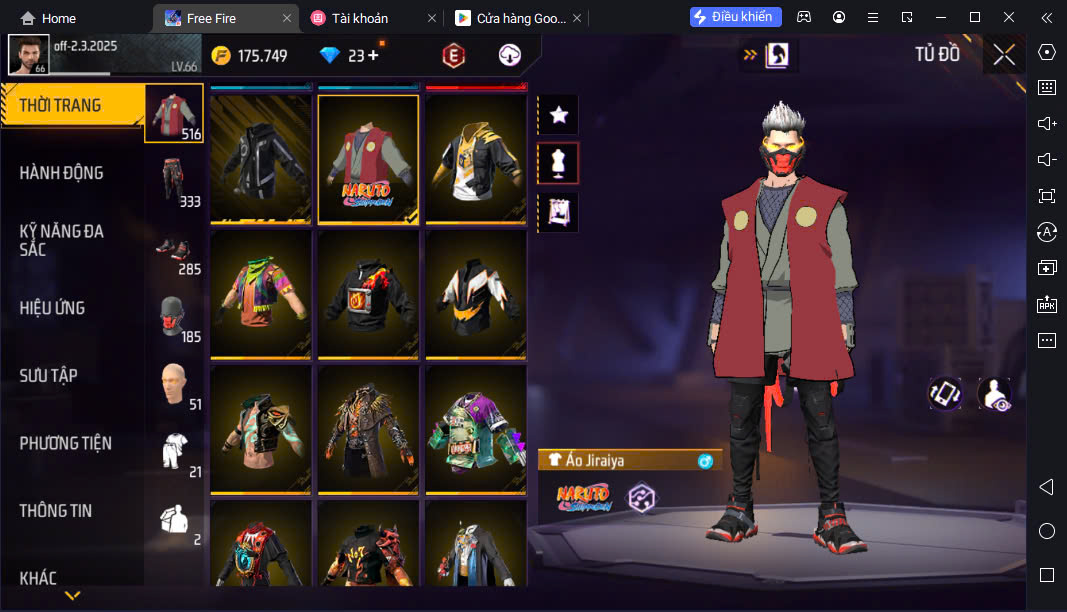The width and height of the screenshot is (1067, 612).
Task: Switch to KỸ NĂNG ĐA SẮC category
Action: click(x=62, y=240)
